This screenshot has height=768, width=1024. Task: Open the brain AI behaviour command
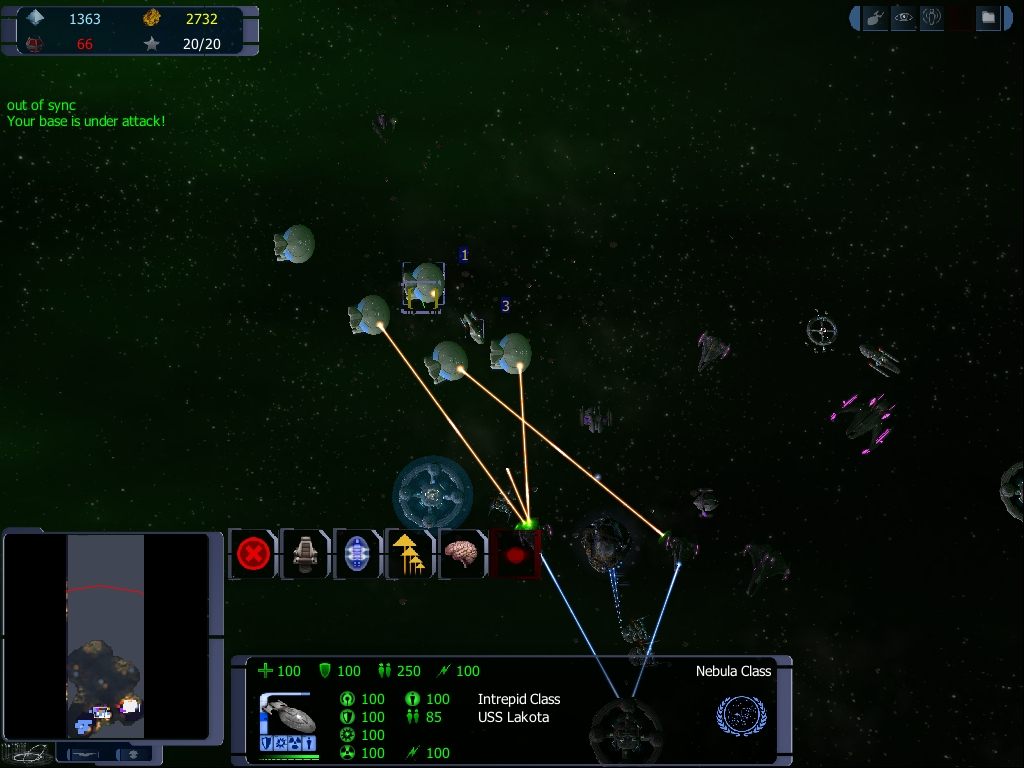(x=461, y=553)
